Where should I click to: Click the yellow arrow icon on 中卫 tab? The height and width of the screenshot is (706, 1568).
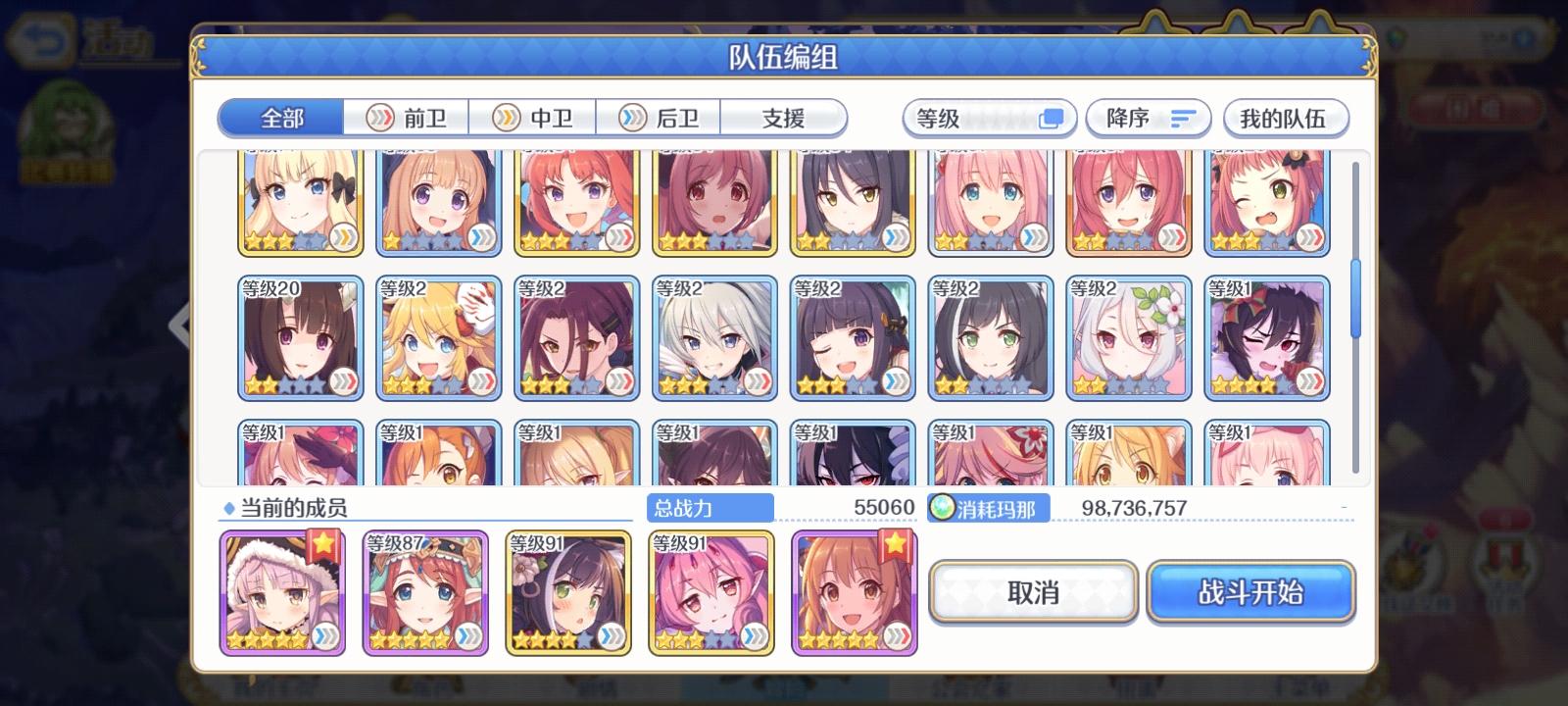507,117
